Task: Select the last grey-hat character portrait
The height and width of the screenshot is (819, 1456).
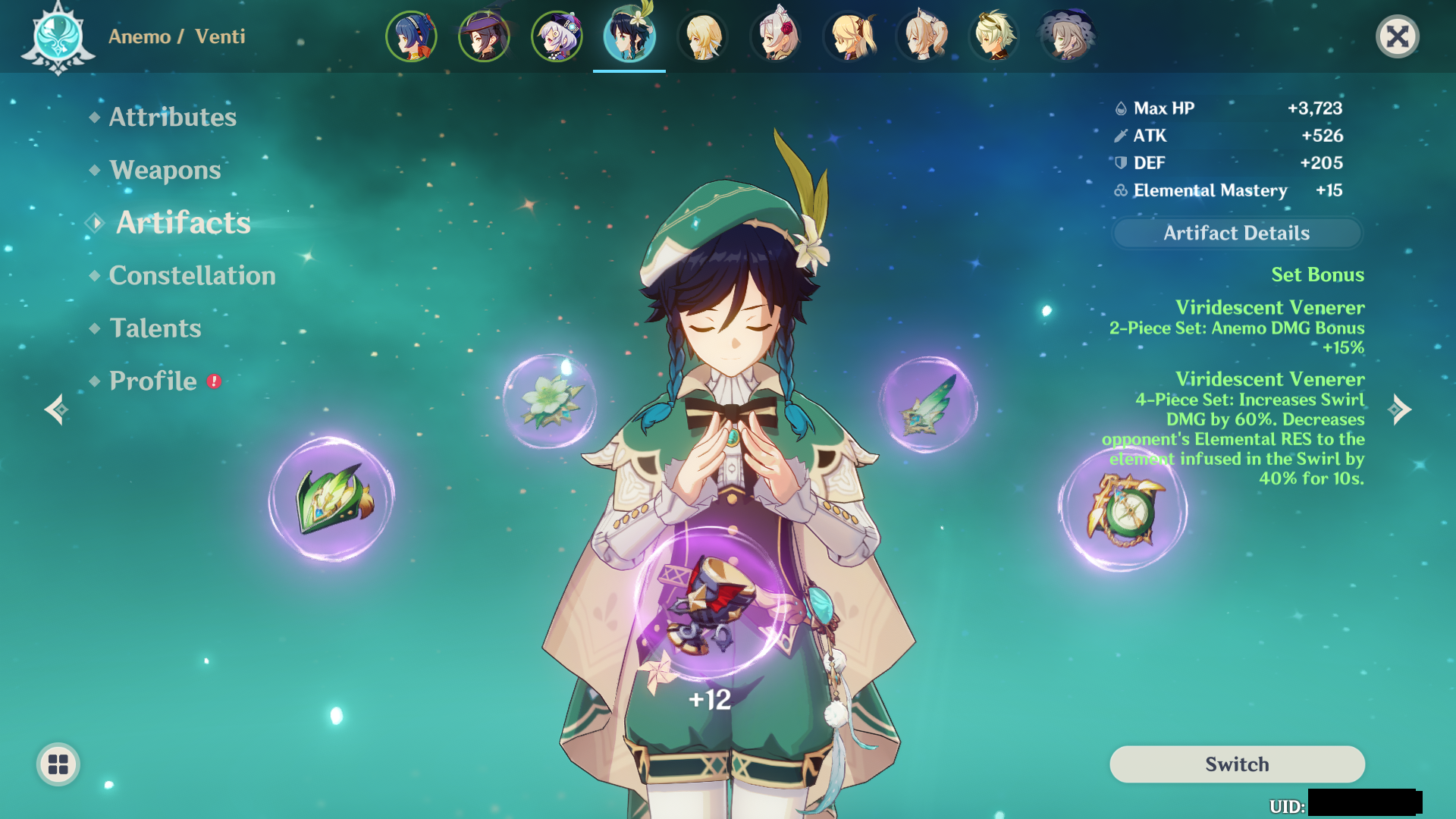Action: (1066, 36)
